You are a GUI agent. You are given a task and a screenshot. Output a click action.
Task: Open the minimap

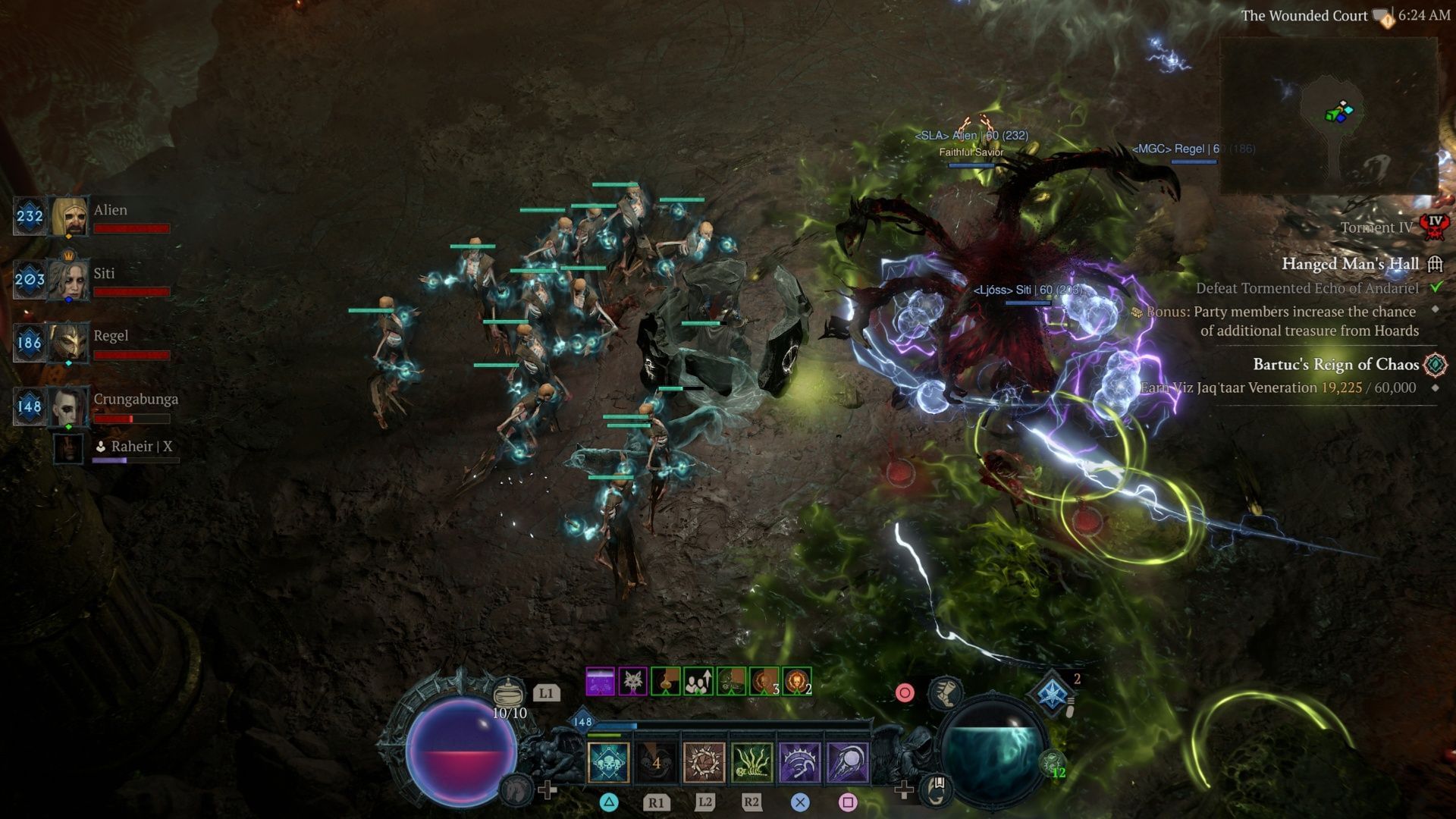tap(1329, 115)
